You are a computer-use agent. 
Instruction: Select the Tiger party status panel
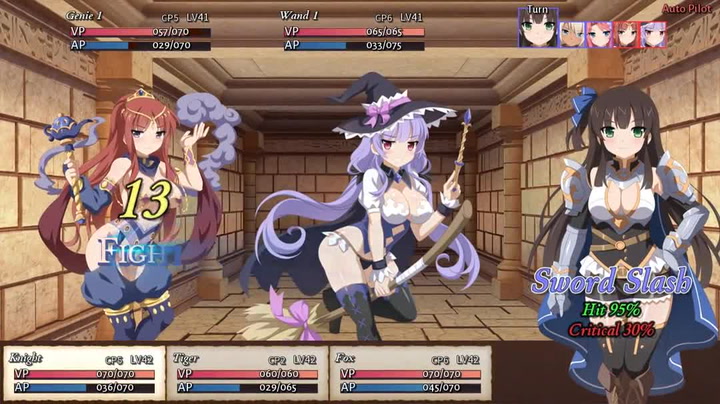pos(245,373)
